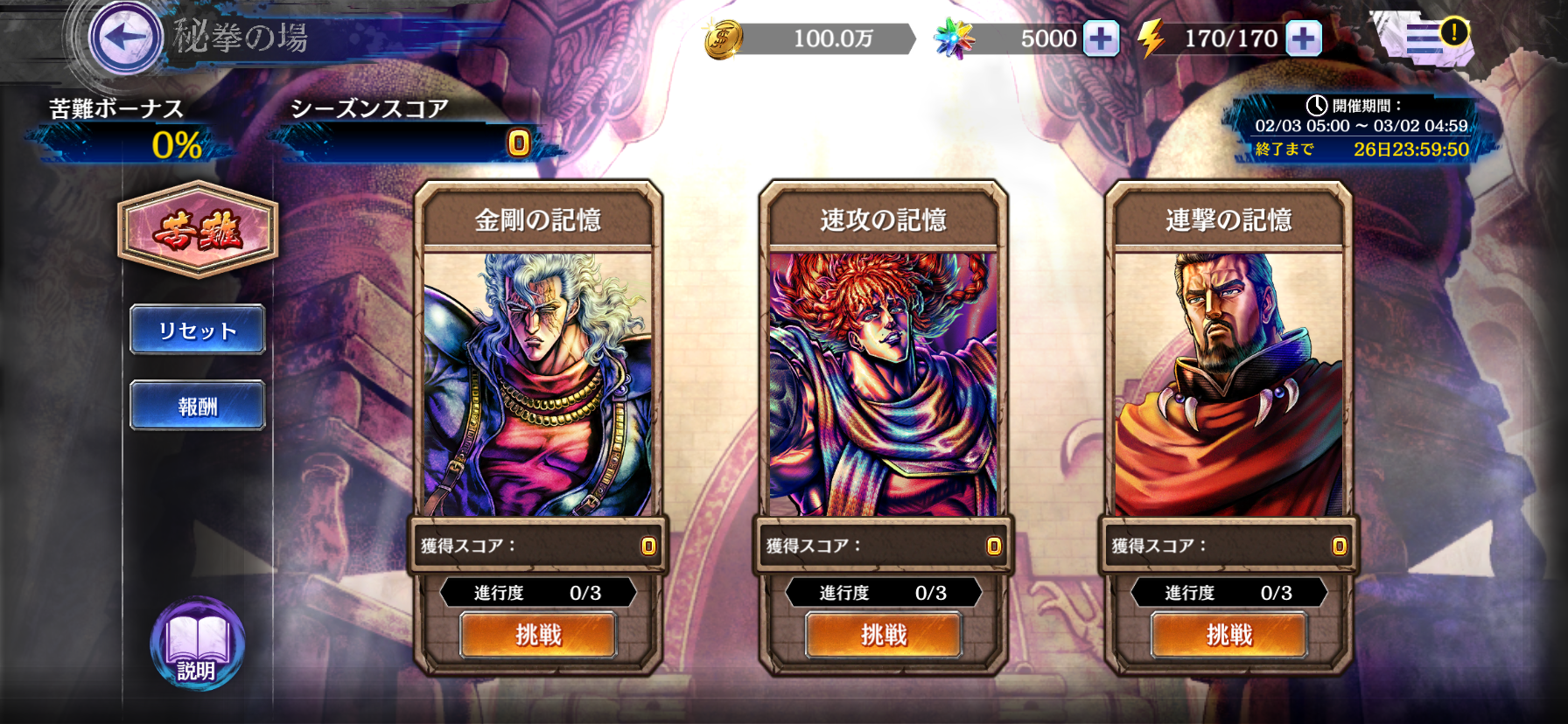Select the 連撃の記憶 character card

[x=1228, y=385]
